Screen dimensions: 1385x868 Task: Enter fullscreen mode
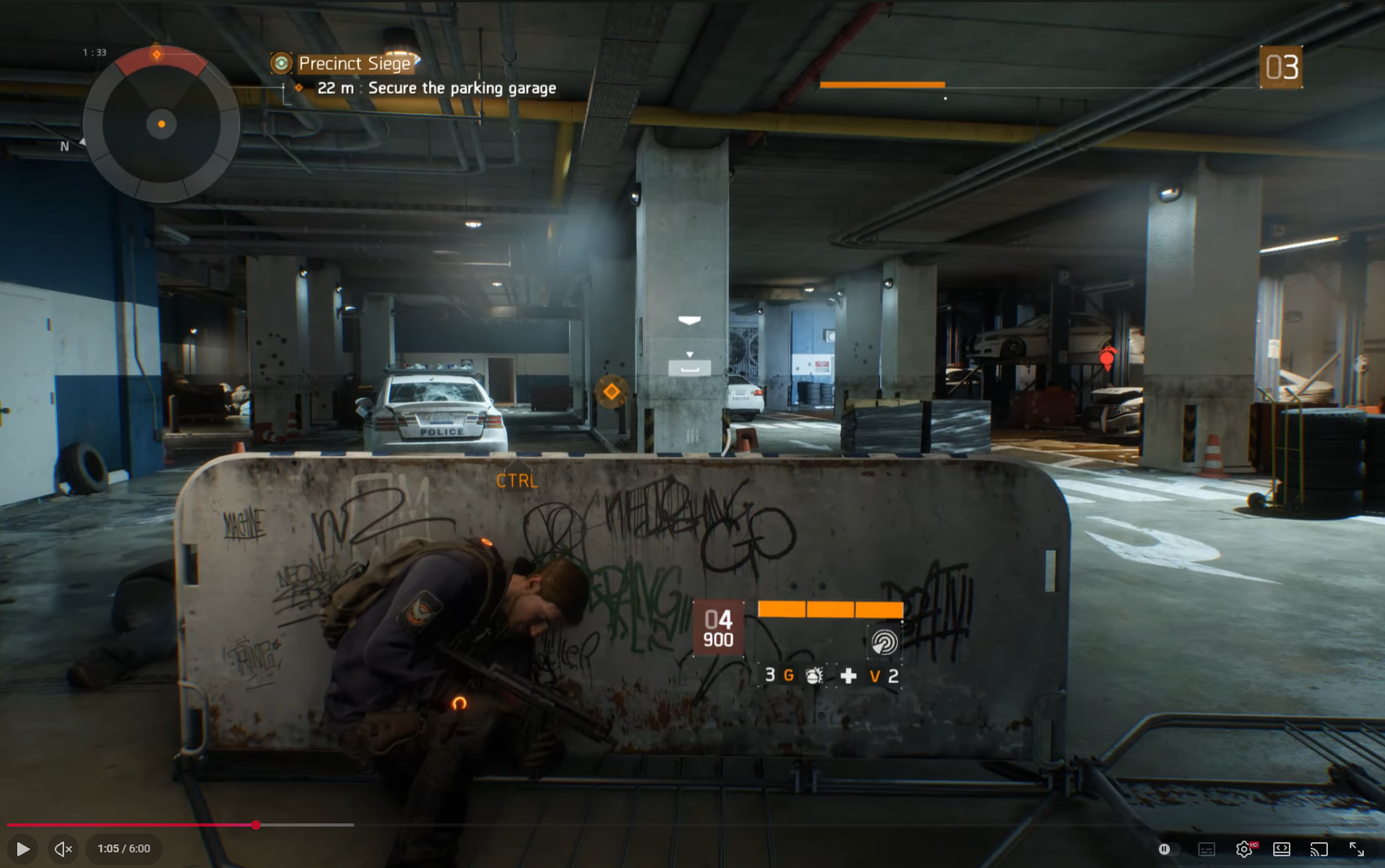point(1357,848)
